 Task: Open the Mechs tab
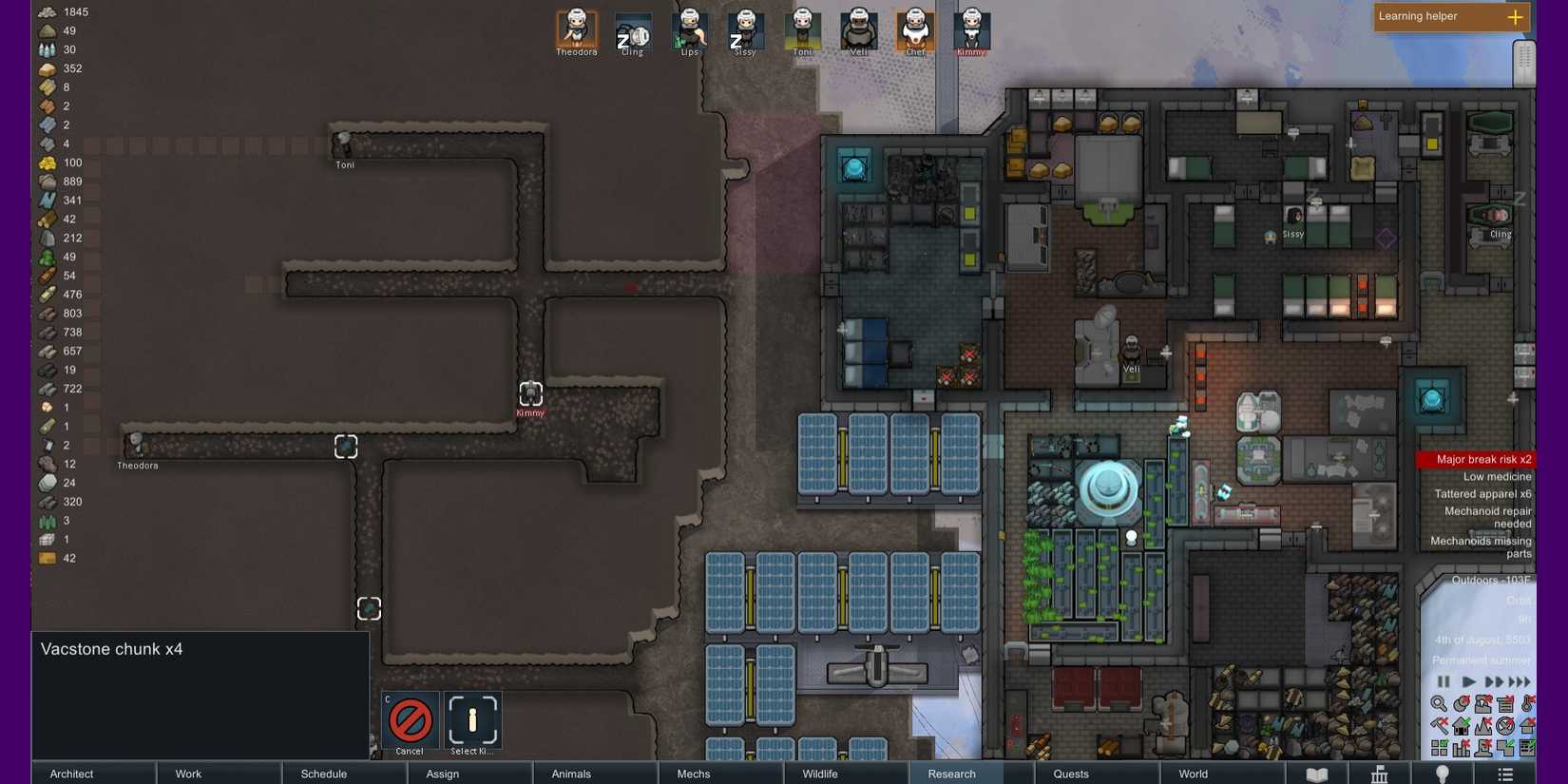pos(694,774)
